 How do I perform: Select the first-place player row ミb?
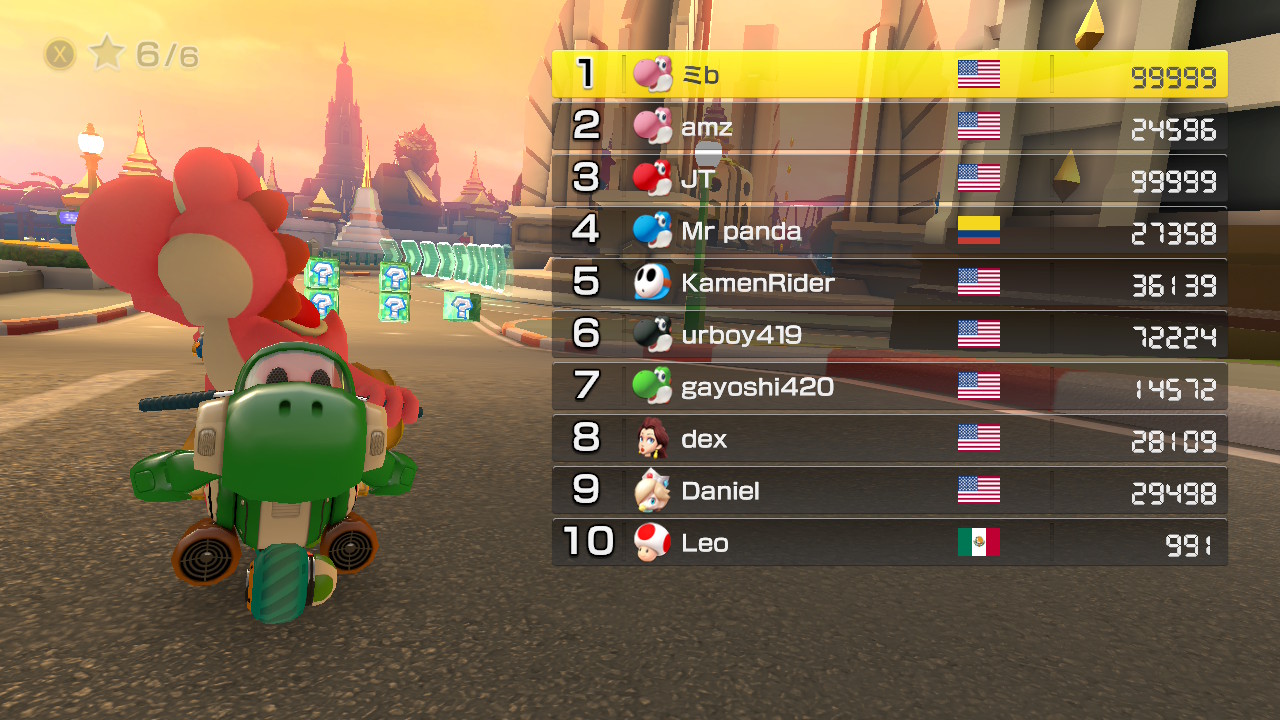[890, 75]
